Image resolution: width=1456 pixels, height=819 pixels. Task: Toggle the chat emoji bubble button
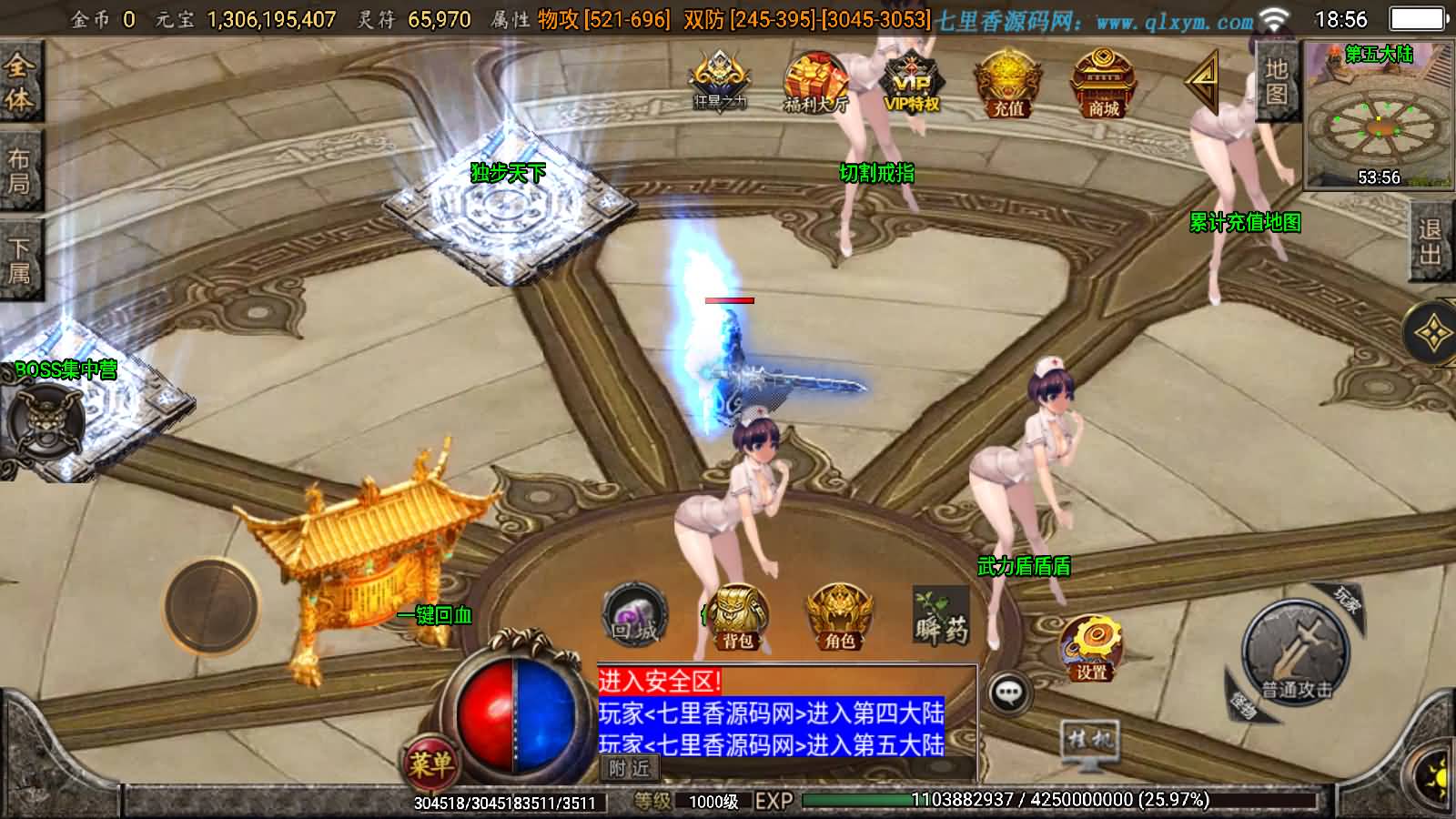[1010, 692]
